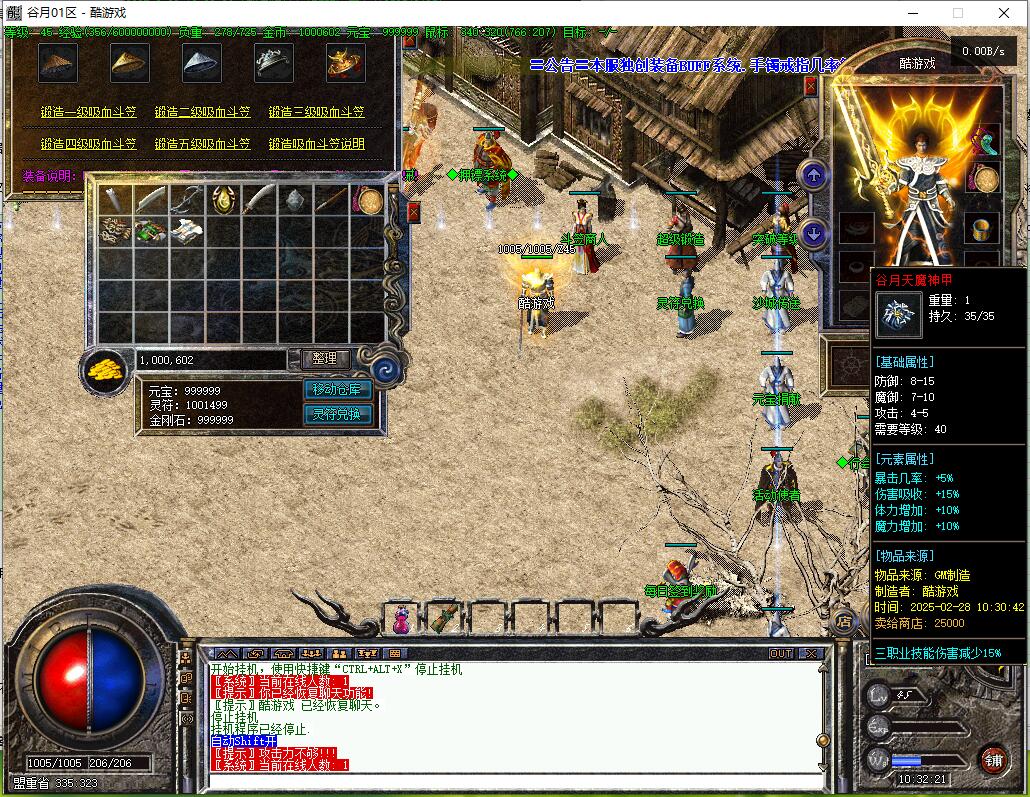Image resolution: width=1030 pixels, height=797 pixels.
Task: Click the gold coin pile icon
Action: click(104, 367)
